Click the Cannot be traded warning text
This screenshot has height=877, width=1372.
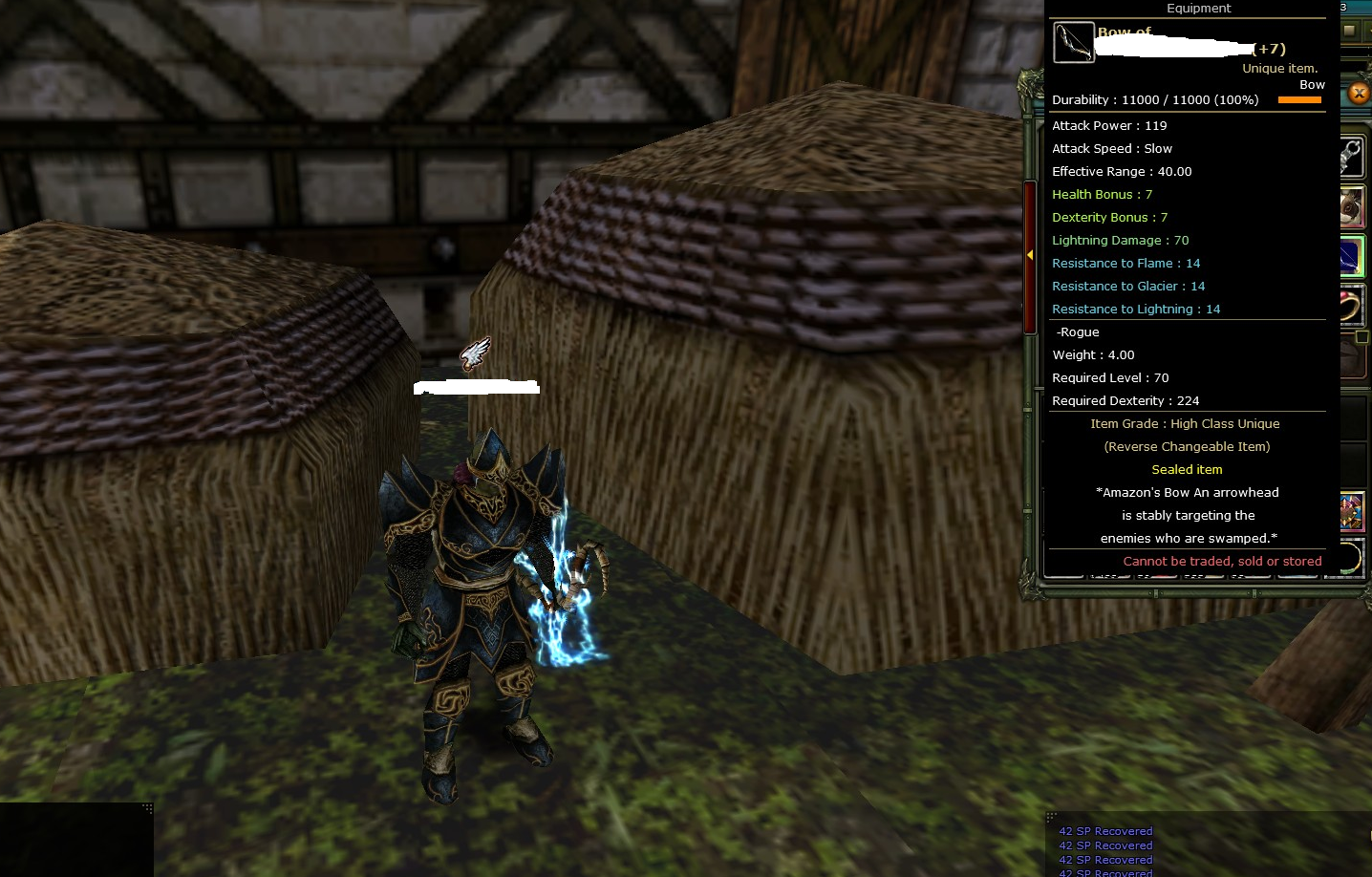point(1223,561)
